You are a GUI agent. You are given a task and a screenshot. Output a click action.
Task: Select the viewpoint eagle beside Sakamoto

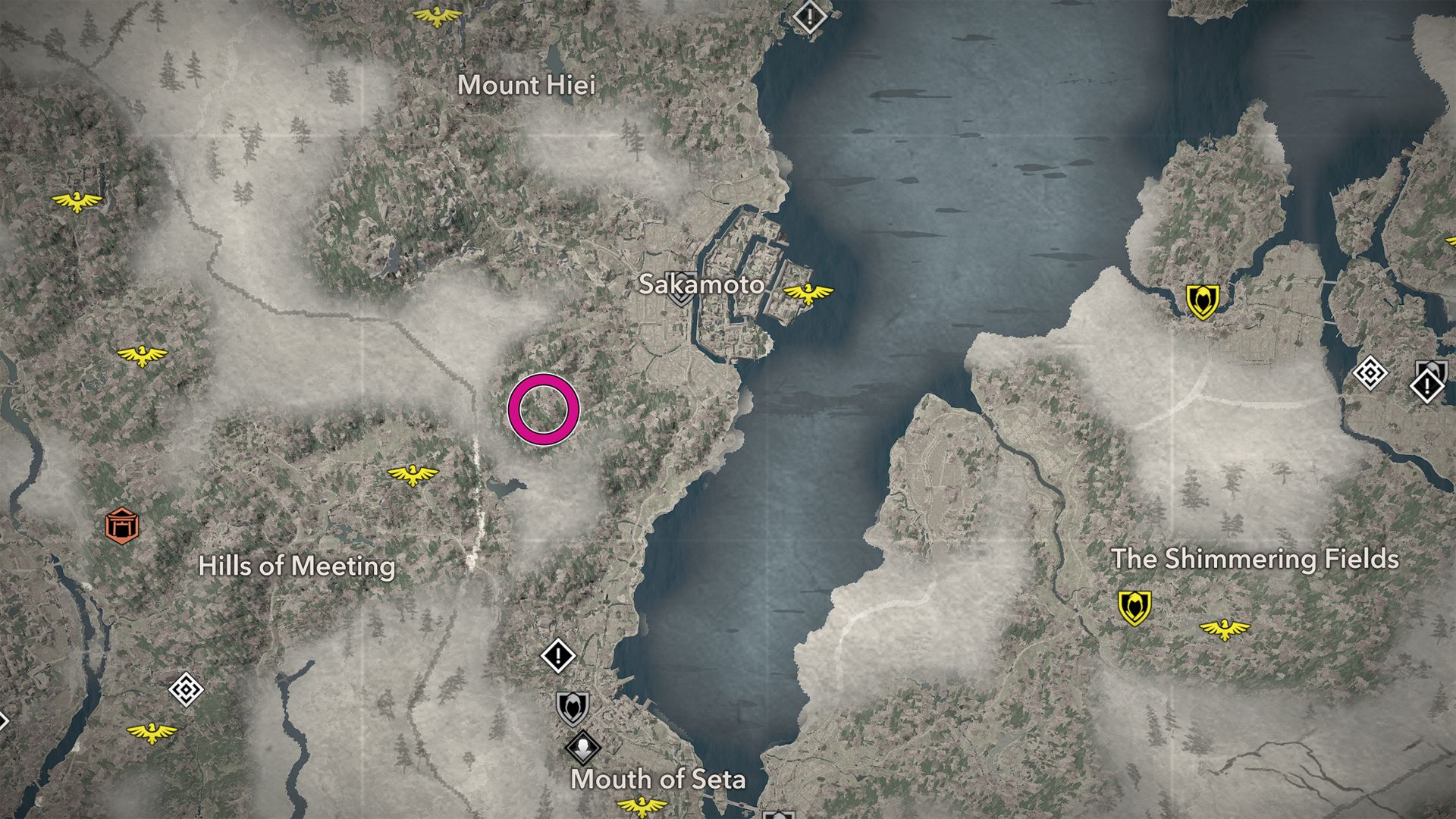point(808,293)
